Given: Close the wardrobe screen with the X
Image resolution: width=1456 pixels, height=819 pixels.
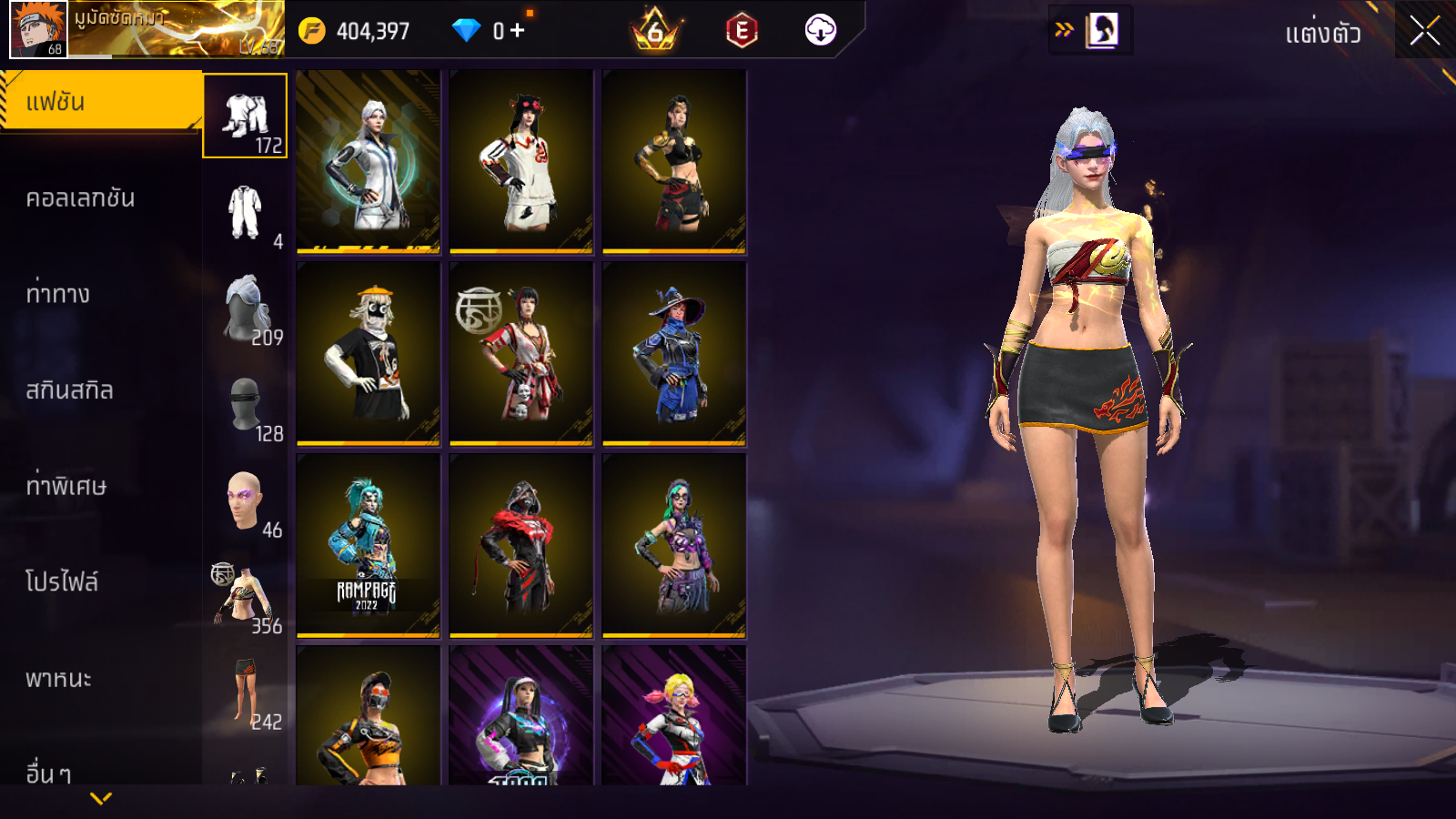Looking at the screenshot, I should [1424, 31].
